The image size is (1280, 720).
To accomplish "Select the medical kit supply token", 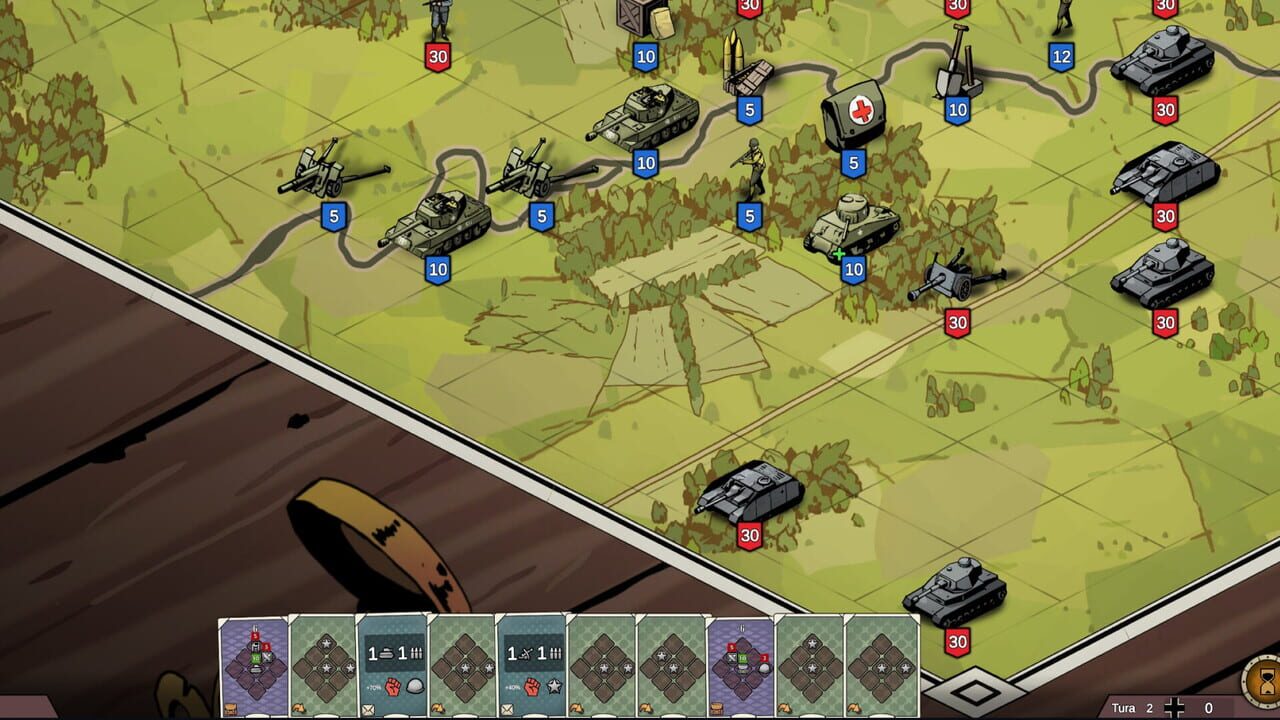I will (855, 110).
